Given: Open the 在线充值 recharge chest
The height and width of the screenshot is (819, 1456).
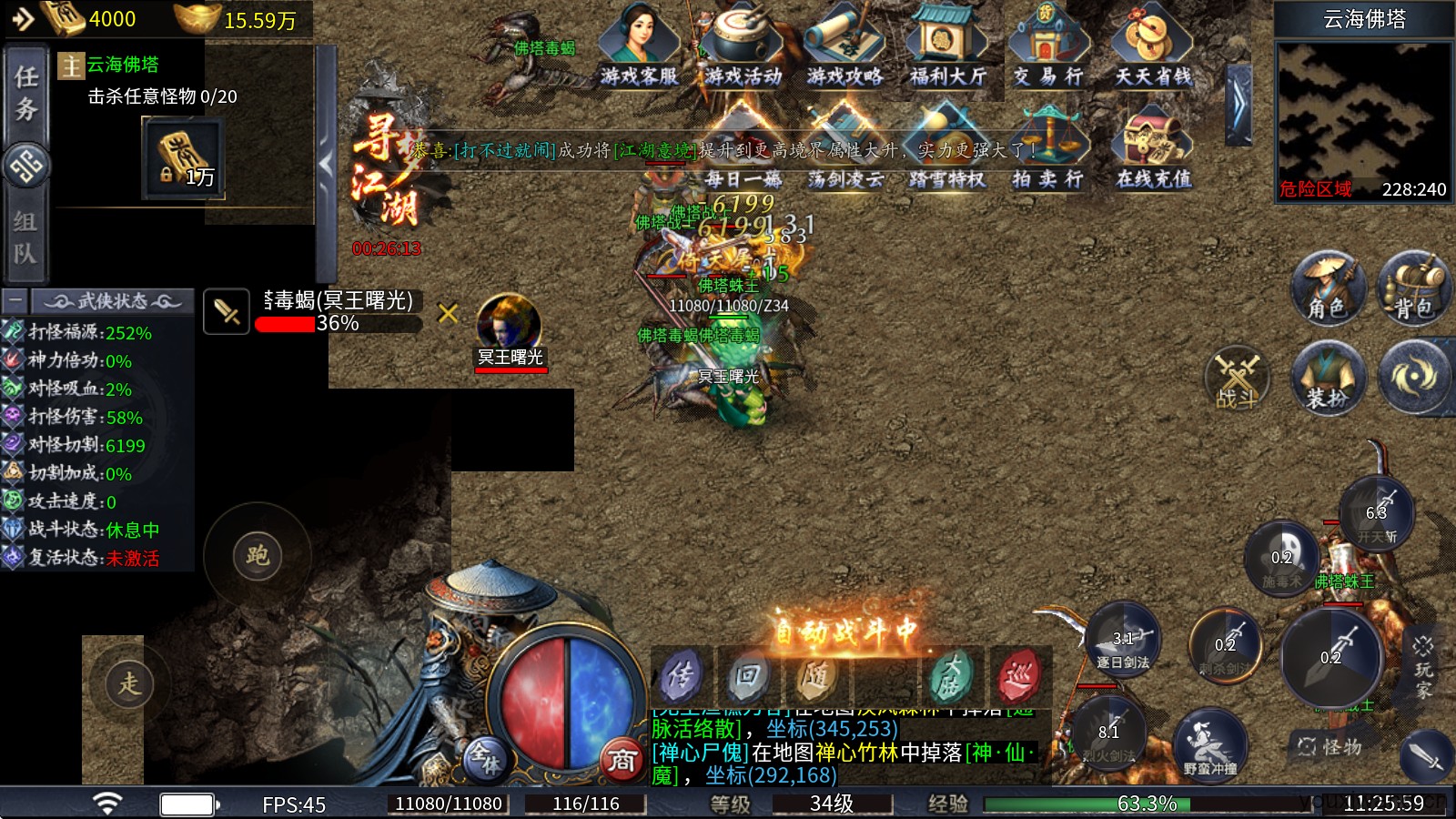Looking at the screenshot, I should pos(1153,147).
